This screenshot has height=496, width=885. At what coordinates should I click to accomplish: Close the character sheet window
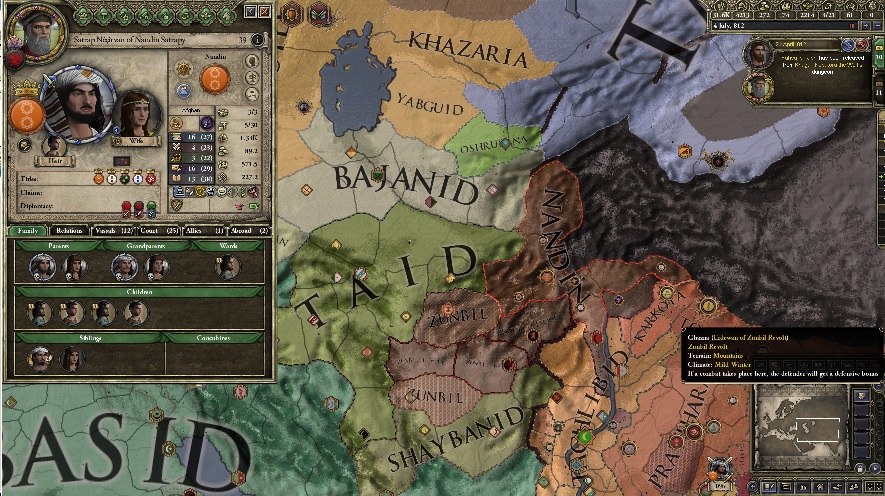pos(264,11)
